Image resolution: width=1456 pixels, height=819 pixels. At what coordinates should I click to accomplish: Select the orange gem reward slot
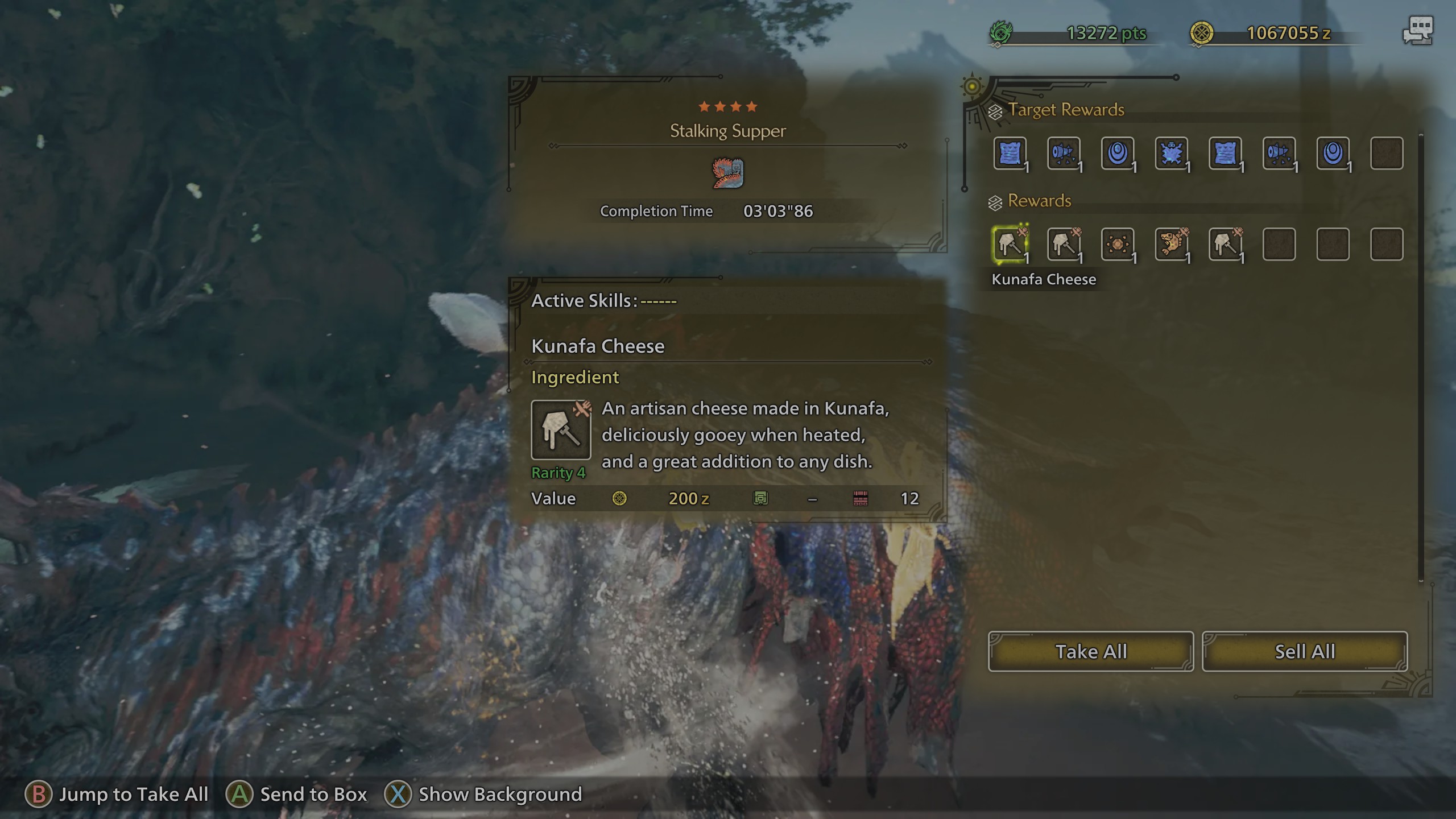1118,245
